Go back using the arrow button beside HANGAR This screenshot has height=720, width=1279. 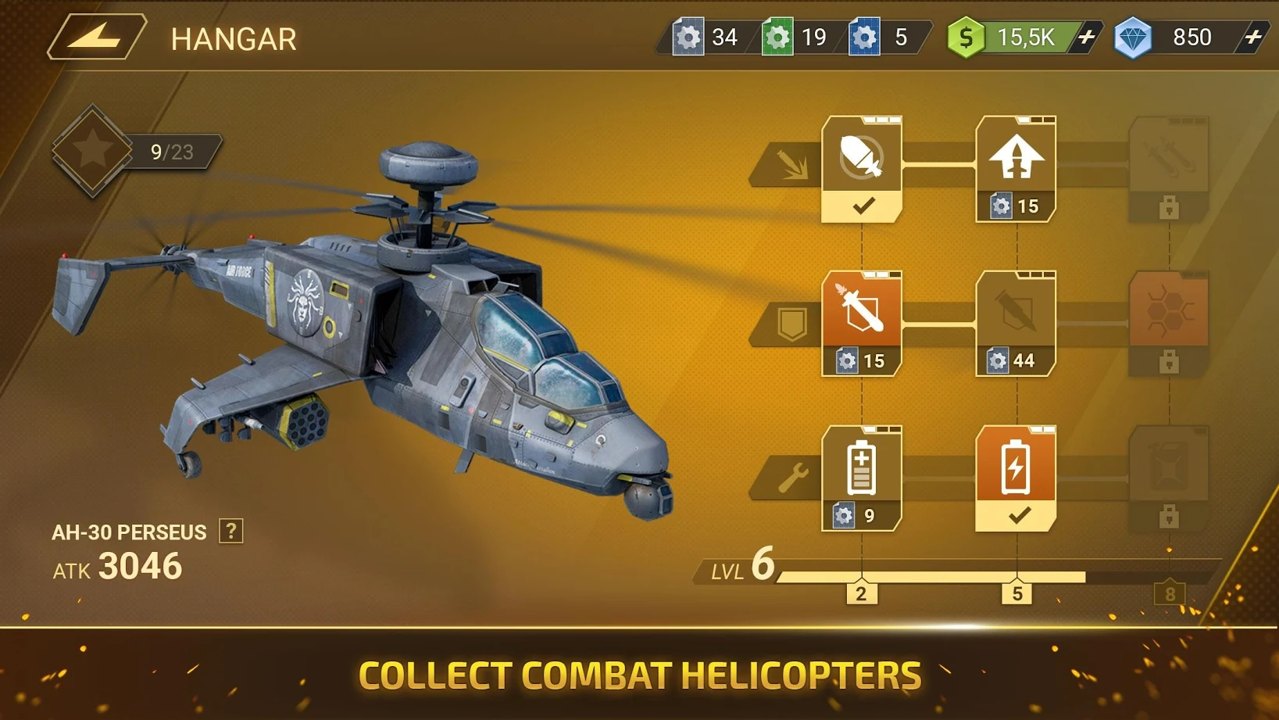97,38
